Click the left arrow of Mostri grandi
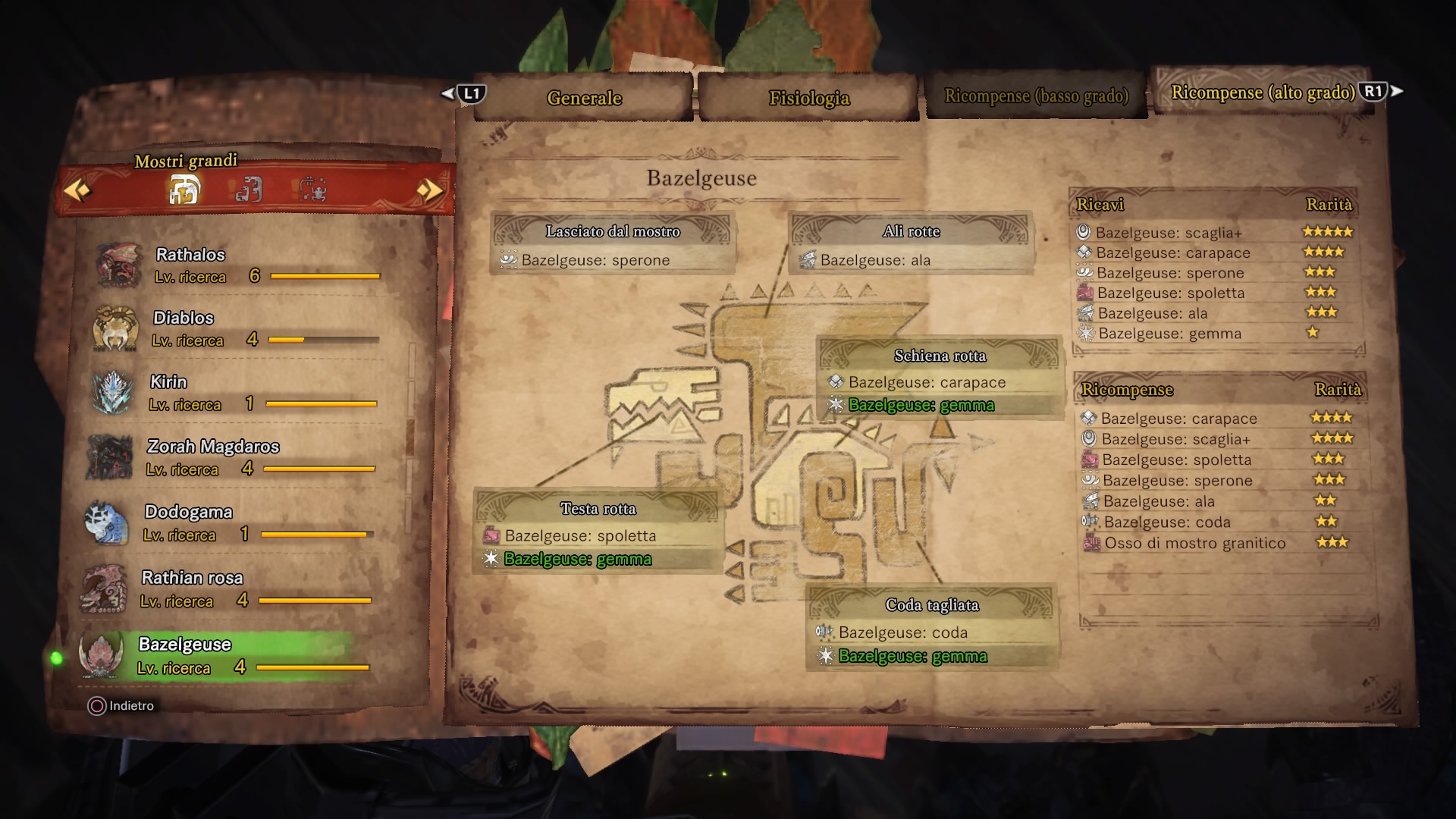 [x=77, y=190]
